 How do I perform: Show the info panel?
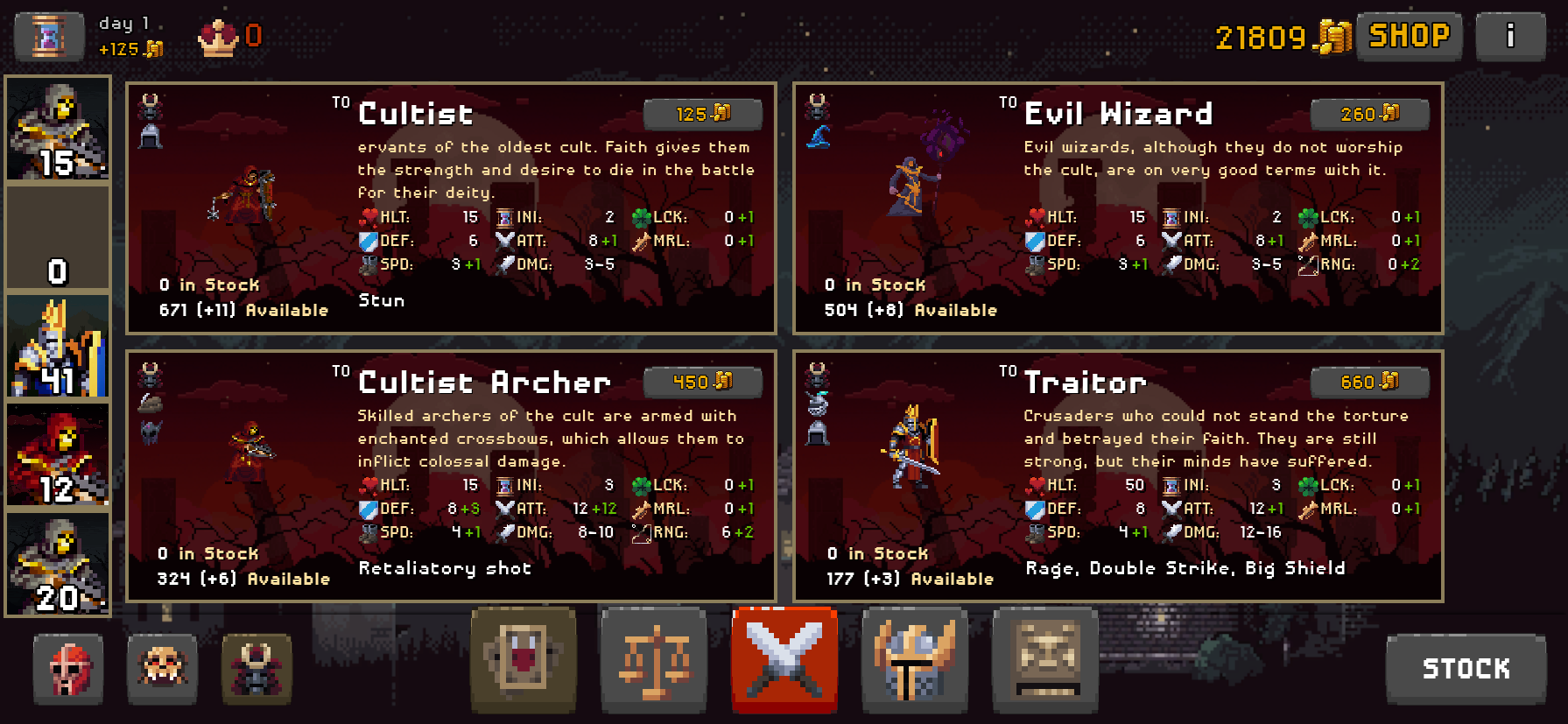tap(1510, 36)
